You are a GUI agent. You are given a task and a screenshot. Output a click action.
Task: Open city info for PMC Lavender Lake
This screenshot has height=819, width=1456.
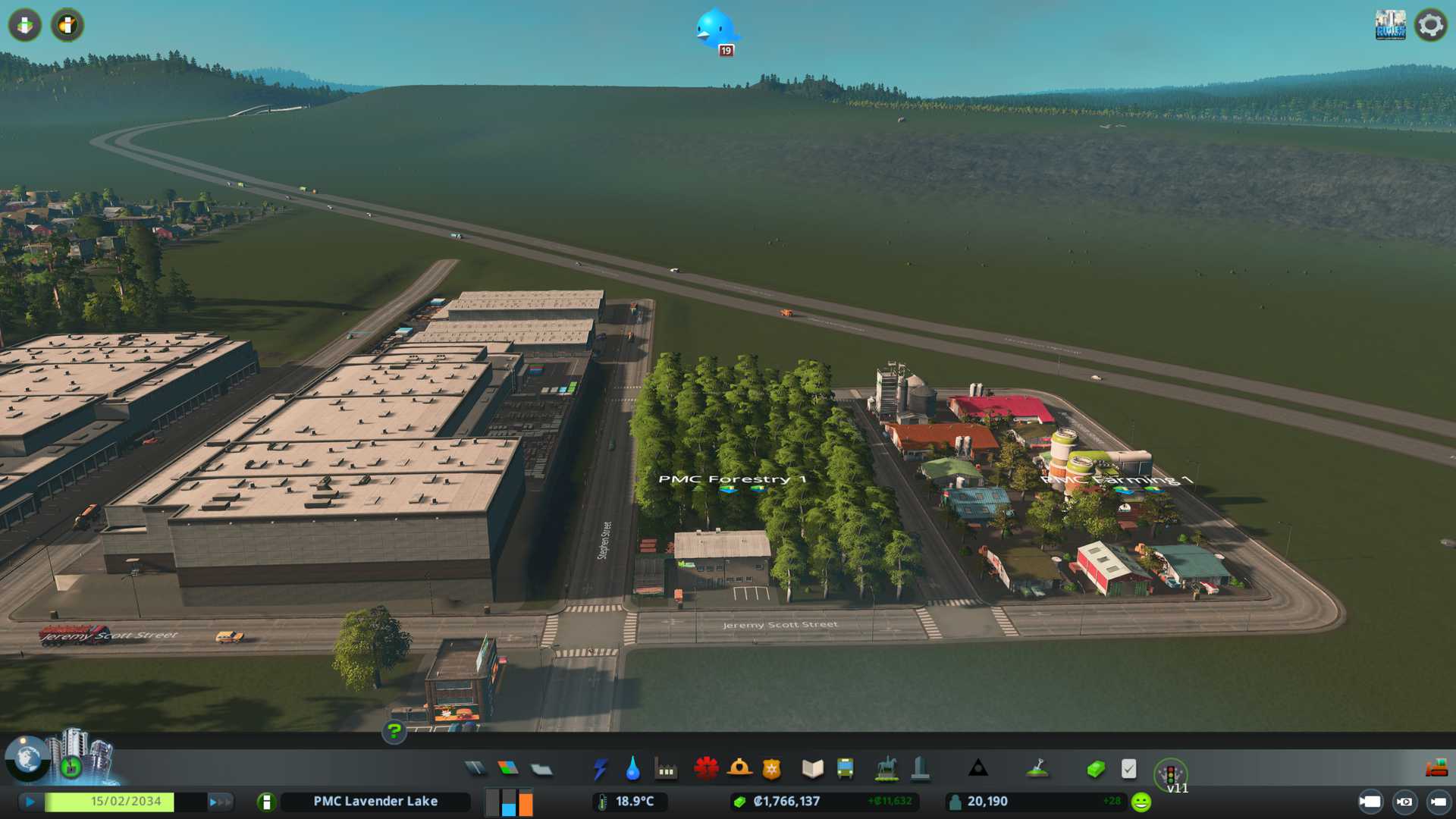pos(375,802)
